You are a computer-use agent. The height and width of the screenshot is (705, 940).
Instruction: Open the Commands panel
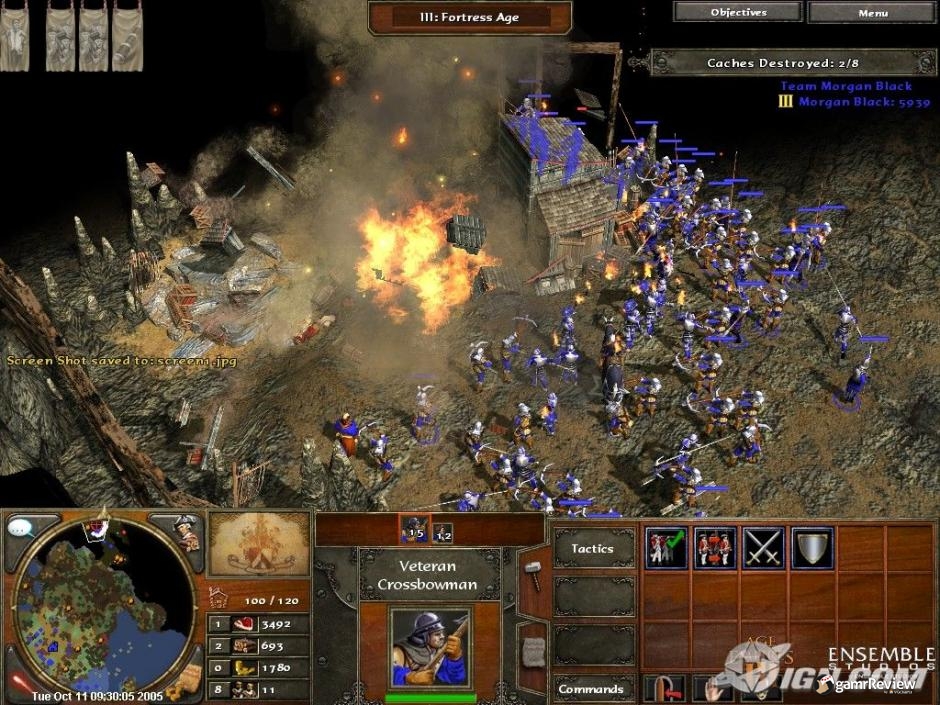pos(591,688)
